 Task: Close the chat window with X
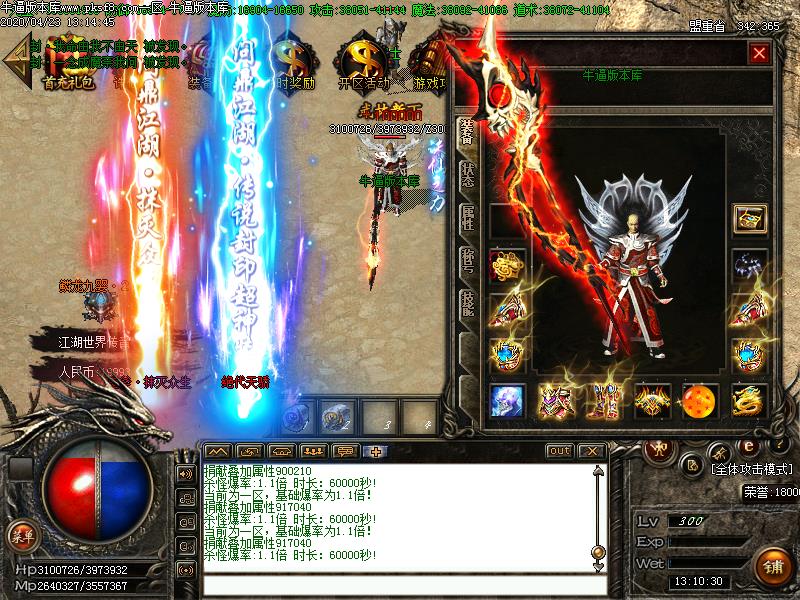(x=592, y=451)
